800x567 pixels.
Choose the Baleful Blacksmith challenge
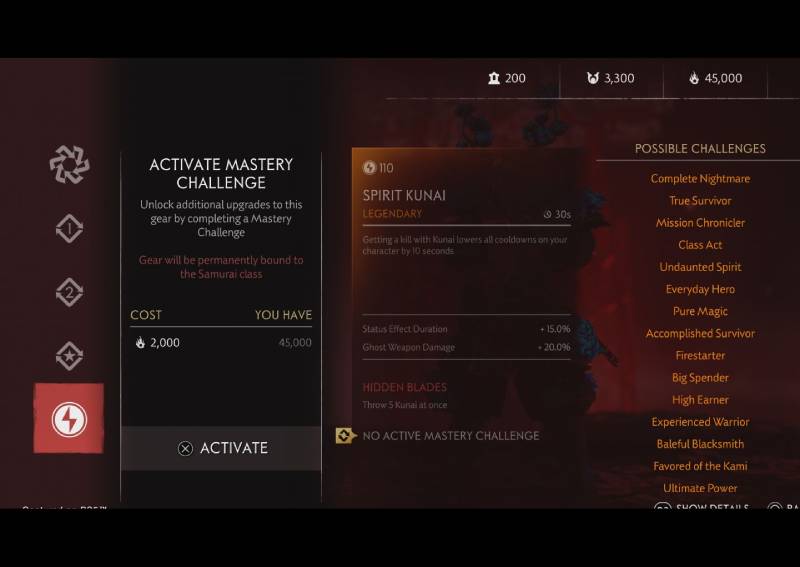700,444
